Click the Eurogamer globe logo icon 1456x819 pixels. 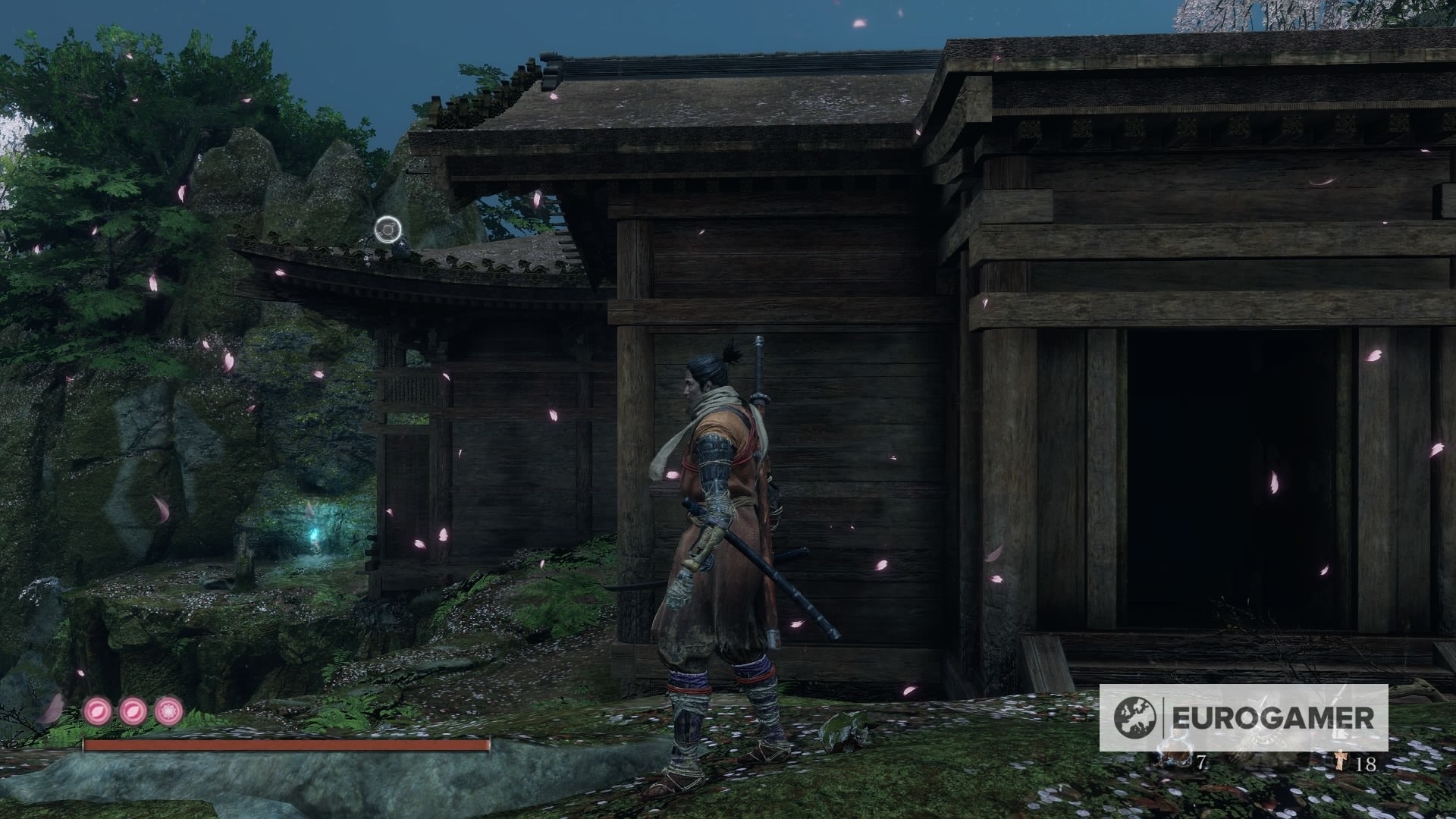(1134, 717)
